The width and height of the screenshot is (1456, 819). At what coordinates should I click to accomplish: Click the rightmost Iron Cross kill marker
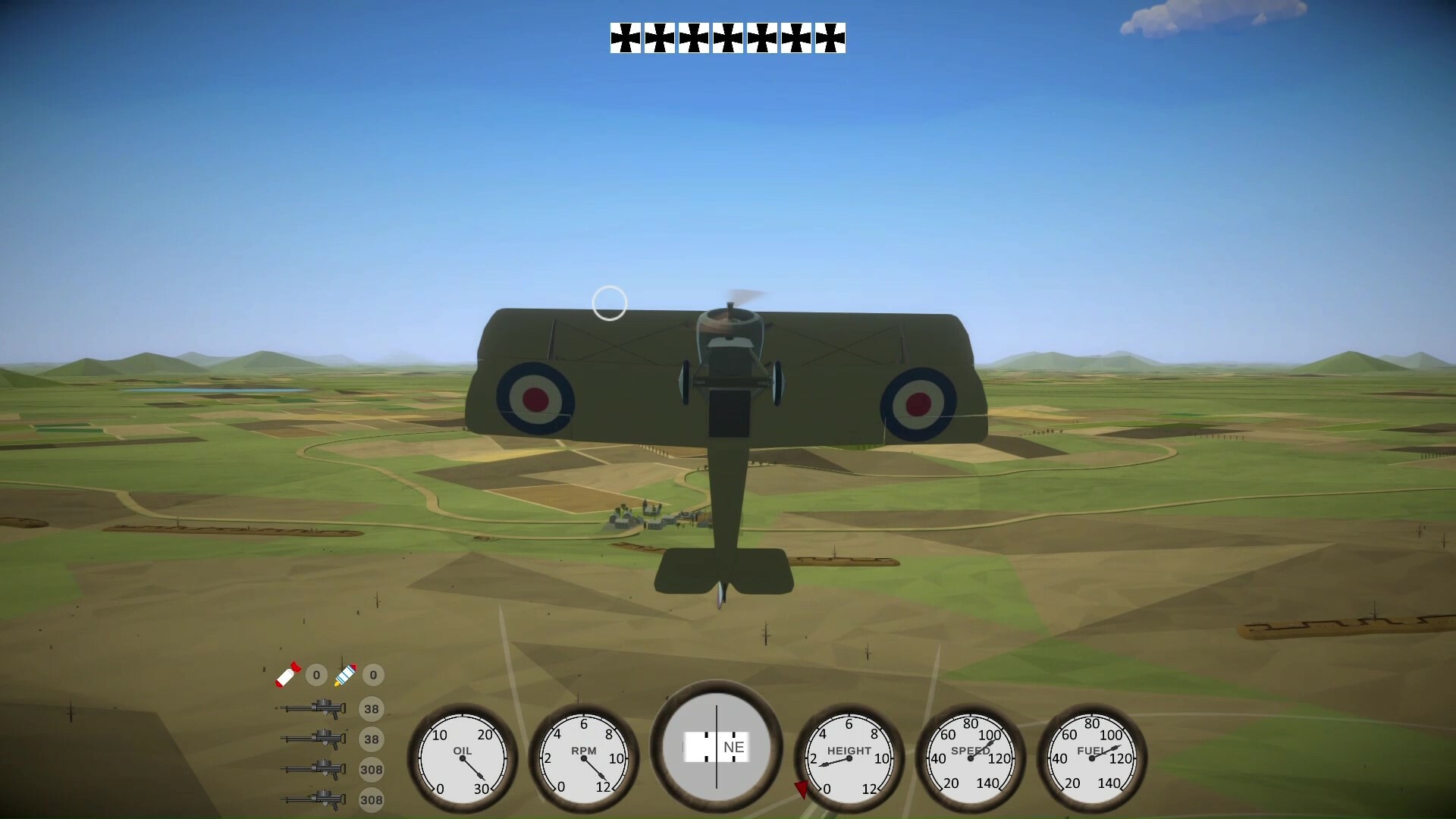828,37
